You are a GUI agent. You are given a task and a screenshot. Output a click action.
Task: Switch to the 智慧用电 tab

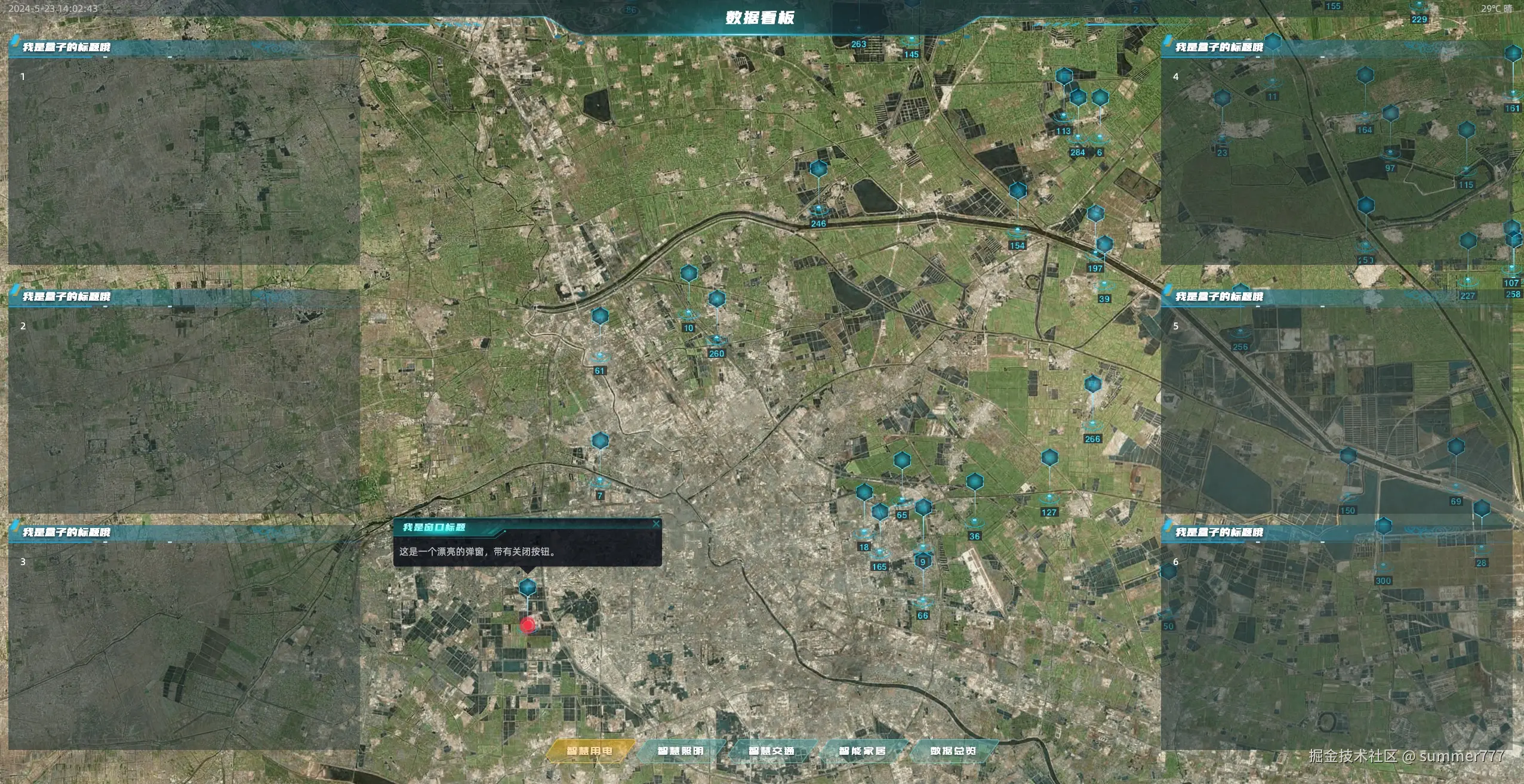(x=589, y=751)
